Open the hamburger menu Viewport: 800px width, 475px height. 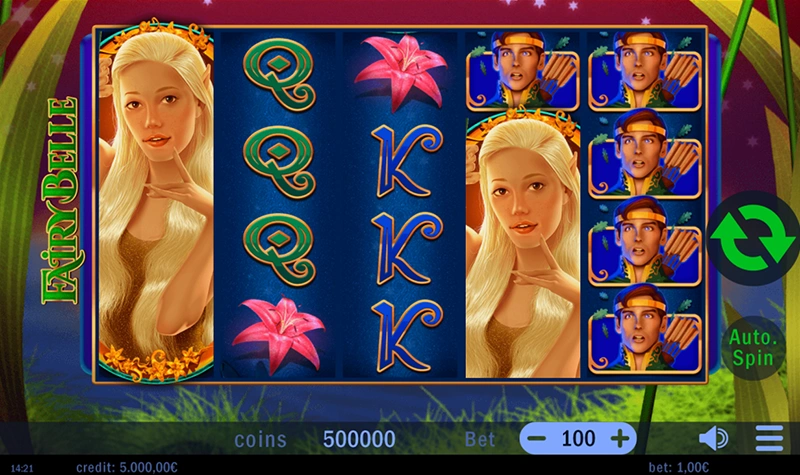(769, 438)
